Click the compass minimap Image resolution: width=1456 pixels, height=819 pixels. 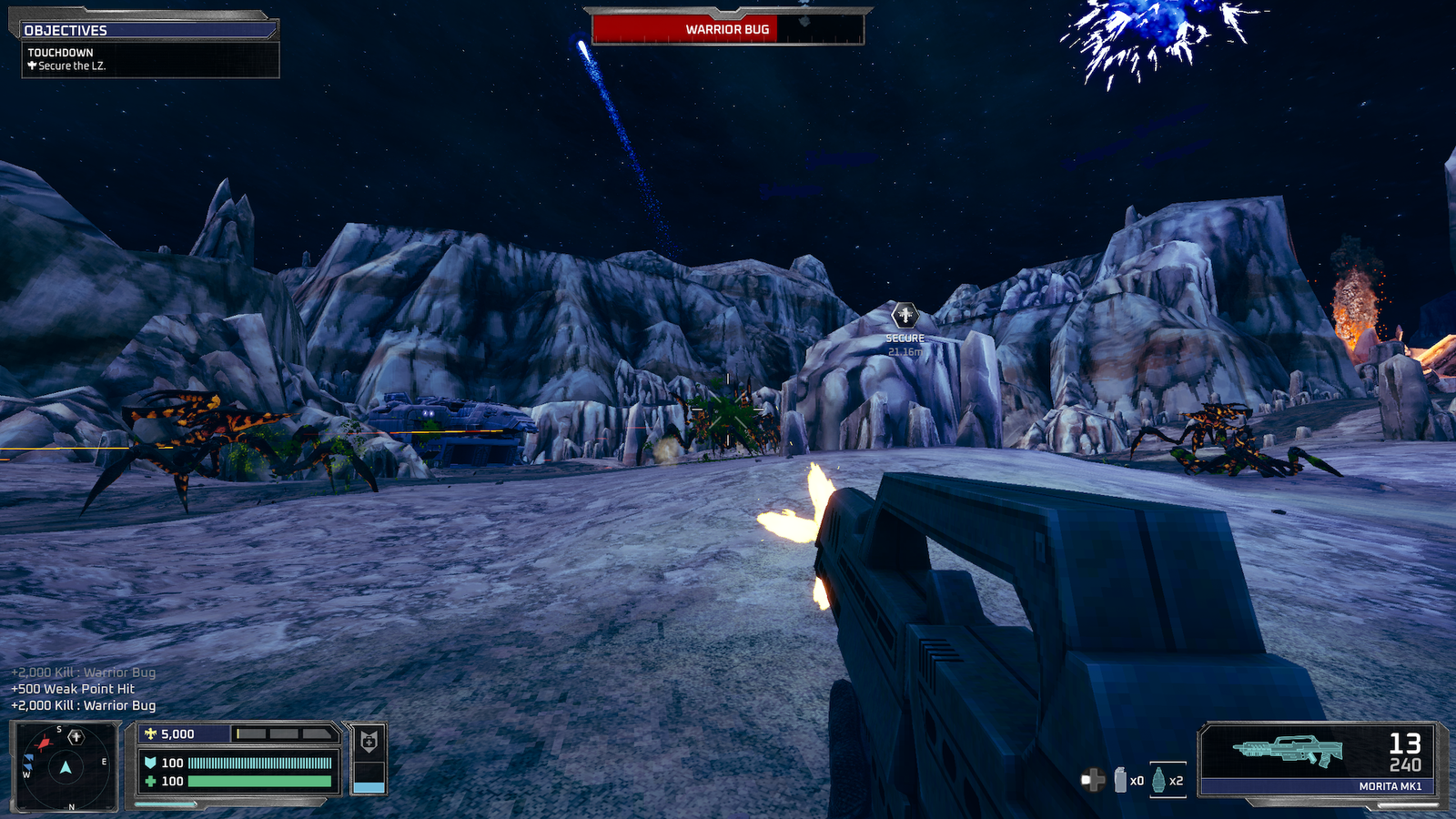pos(65,766)
